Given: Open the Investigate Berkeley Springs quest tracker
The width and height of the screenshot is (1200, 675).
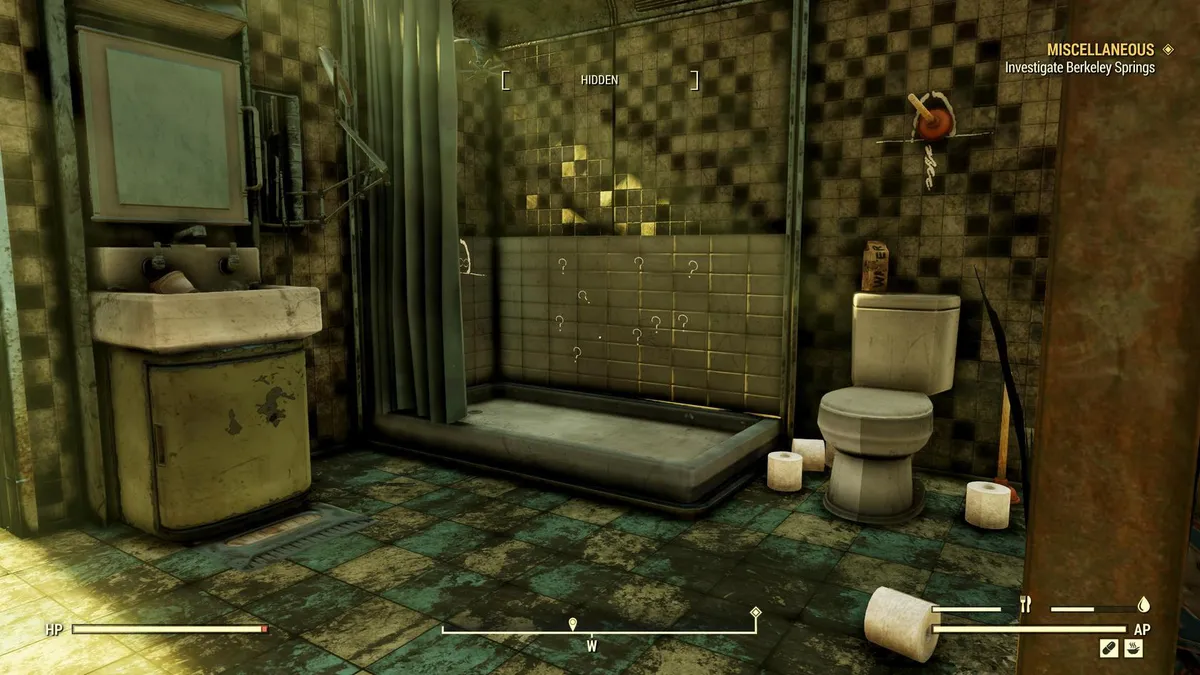Looking at the screenshot, I should click(x=1079, y=68).
